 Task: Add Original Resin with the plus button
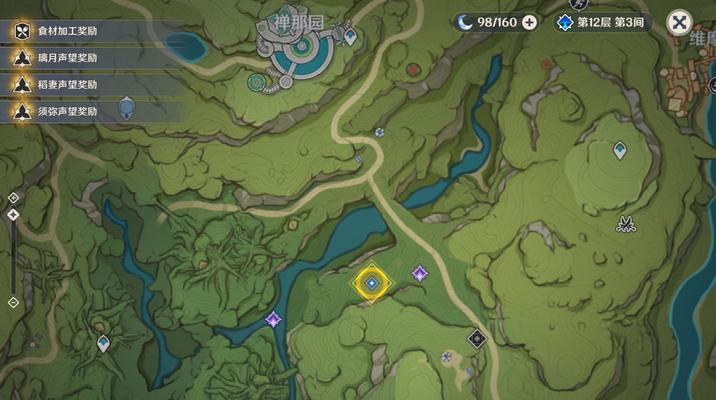point(529,22)
